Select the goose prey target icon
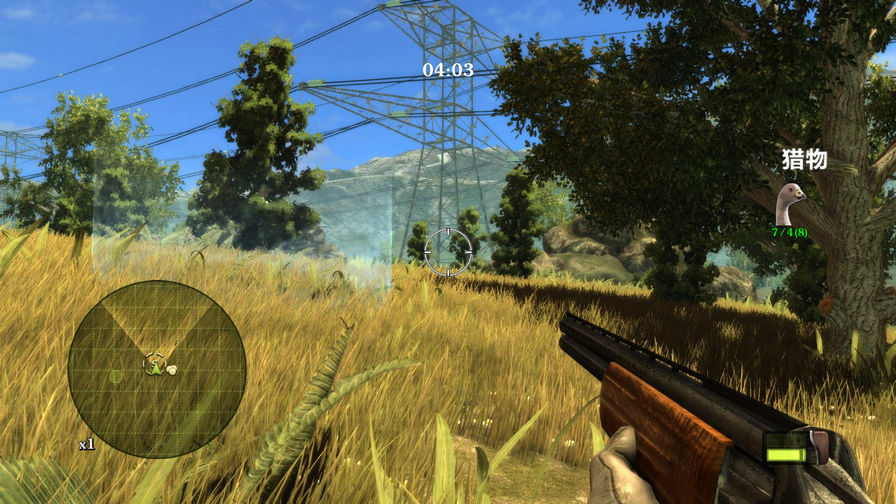 (791, 204)
